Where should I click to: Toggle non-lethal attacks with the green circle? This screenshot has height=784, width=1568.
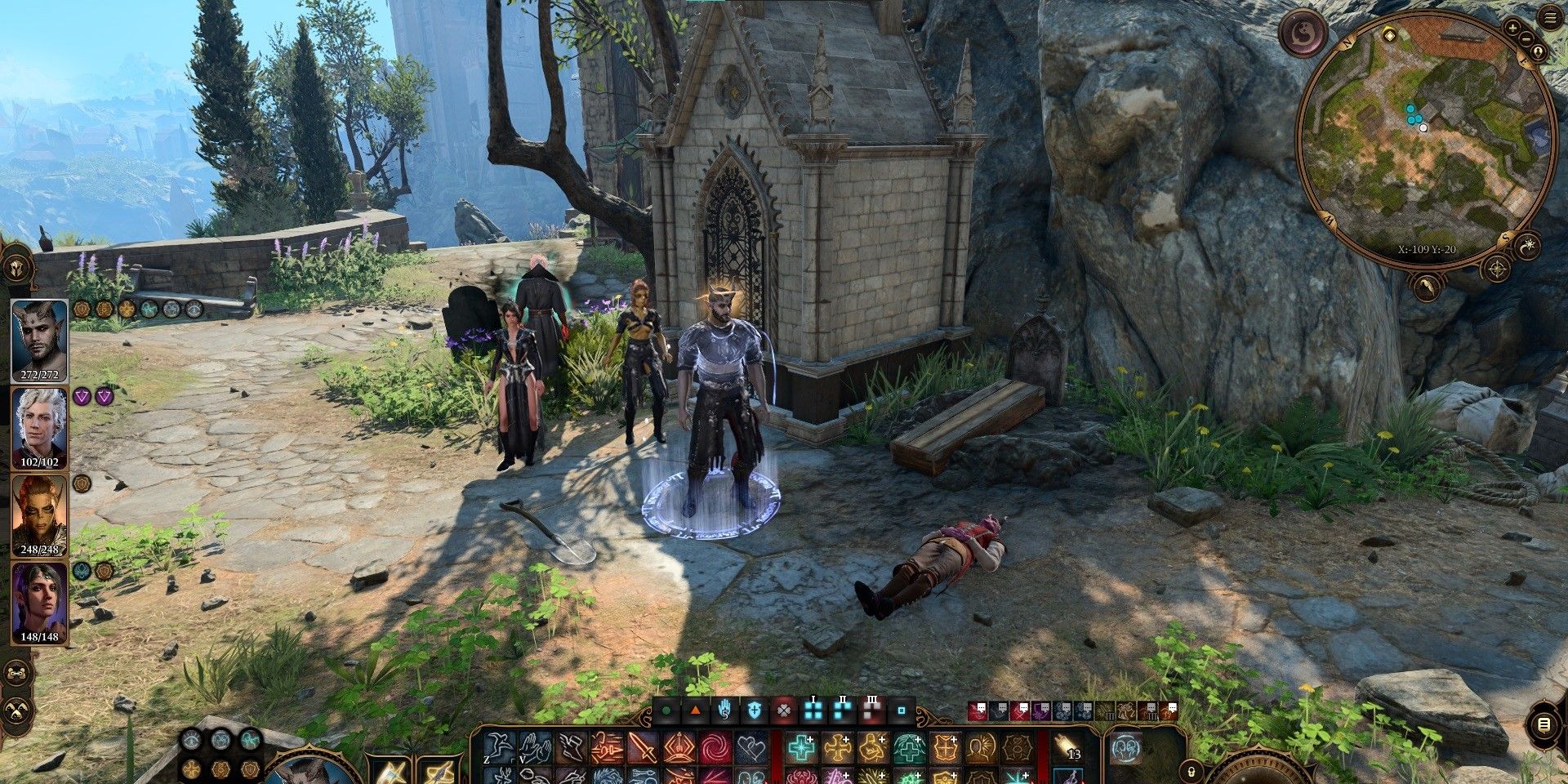[x=666, y=711]
